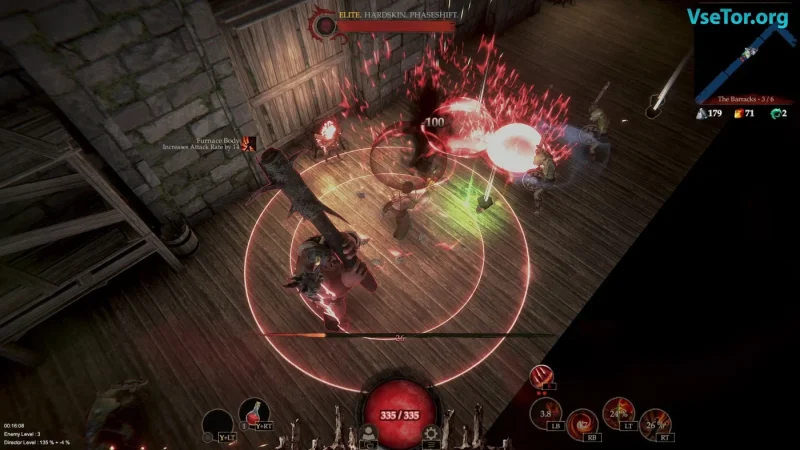This screenshot has height=450, width=800.
Task: Select the empty dark consumable slot
Action: coord(217,425)
